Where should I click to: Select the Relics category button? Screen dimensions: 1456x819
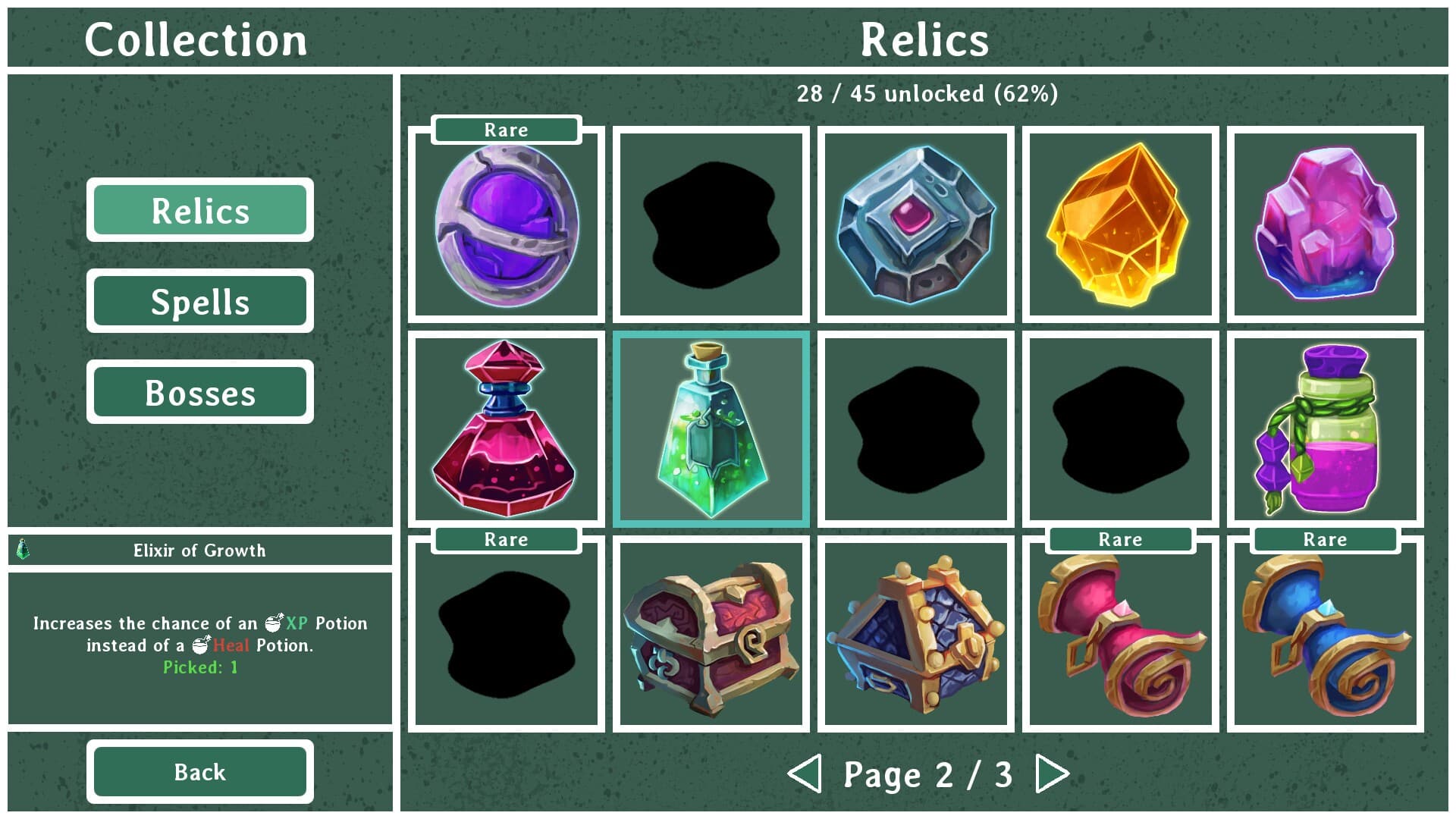tap(200, 211)
